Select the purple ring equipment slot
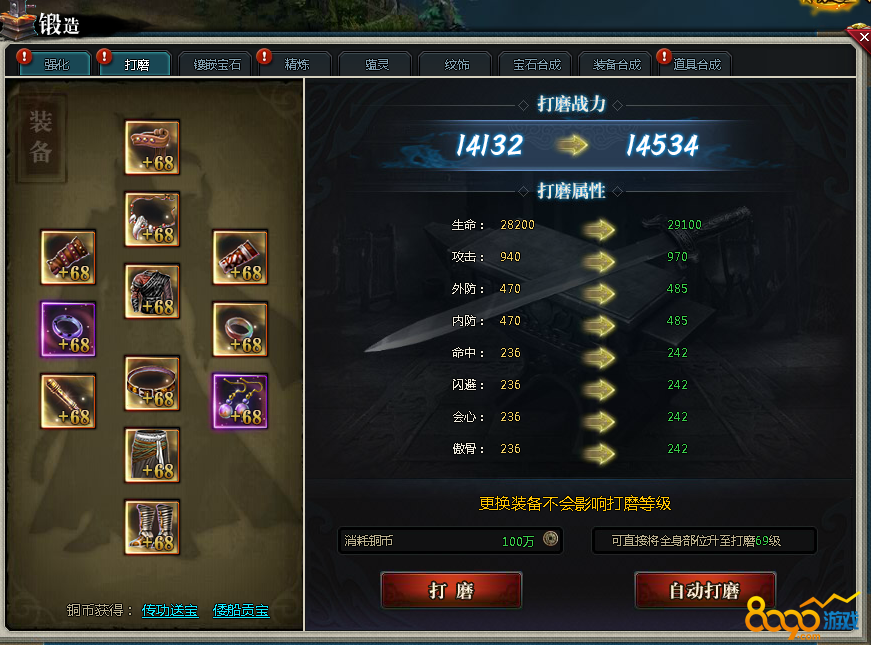The width and height of the screenshot is (871, 645). coord(68,329)
